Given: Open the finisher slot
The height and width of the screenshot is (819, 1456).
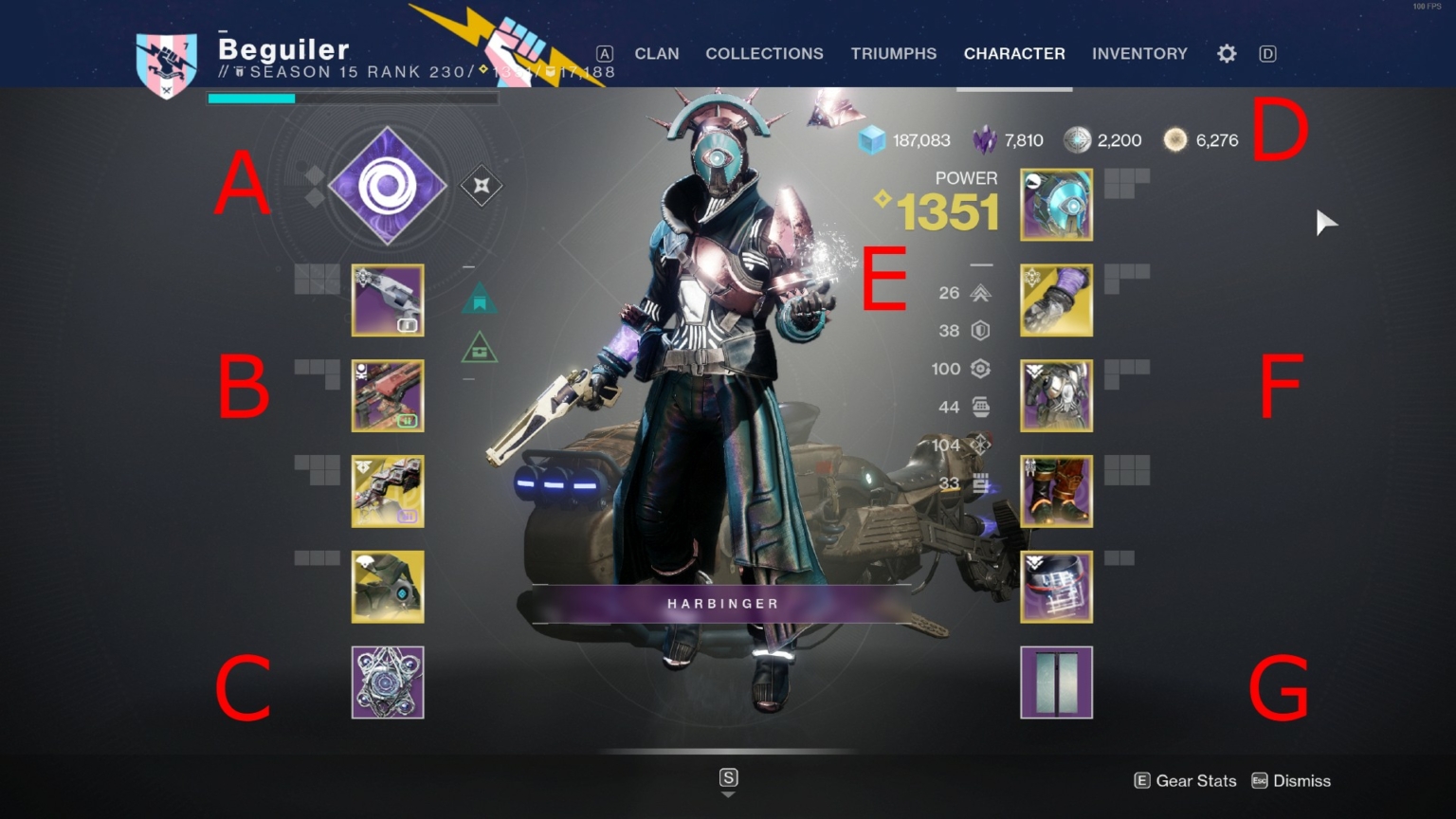Looking at the screenshot, I should [x=1056, y=683].
